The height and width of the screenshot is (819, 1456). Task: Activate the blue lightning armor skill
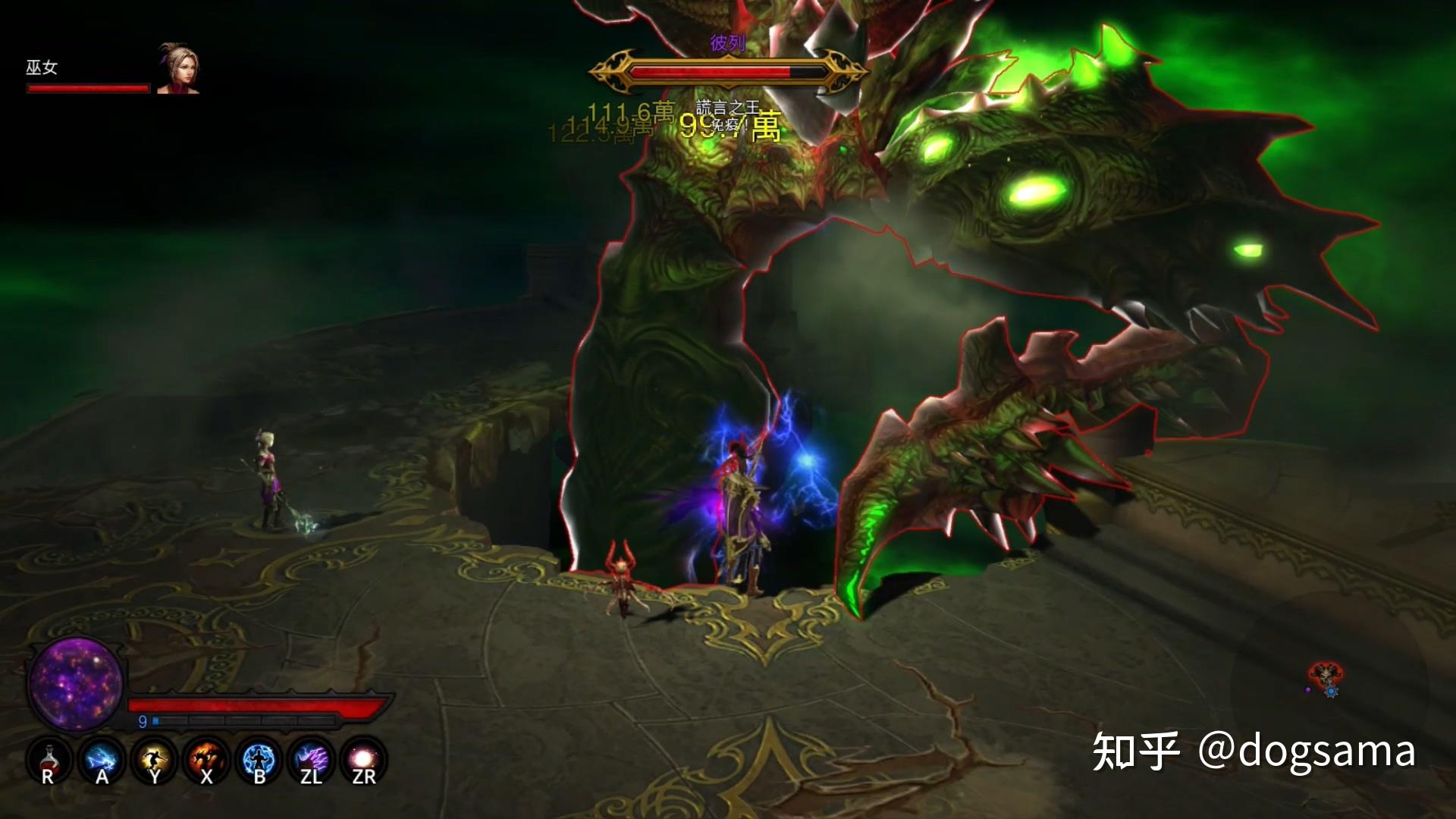coord(259,760)
